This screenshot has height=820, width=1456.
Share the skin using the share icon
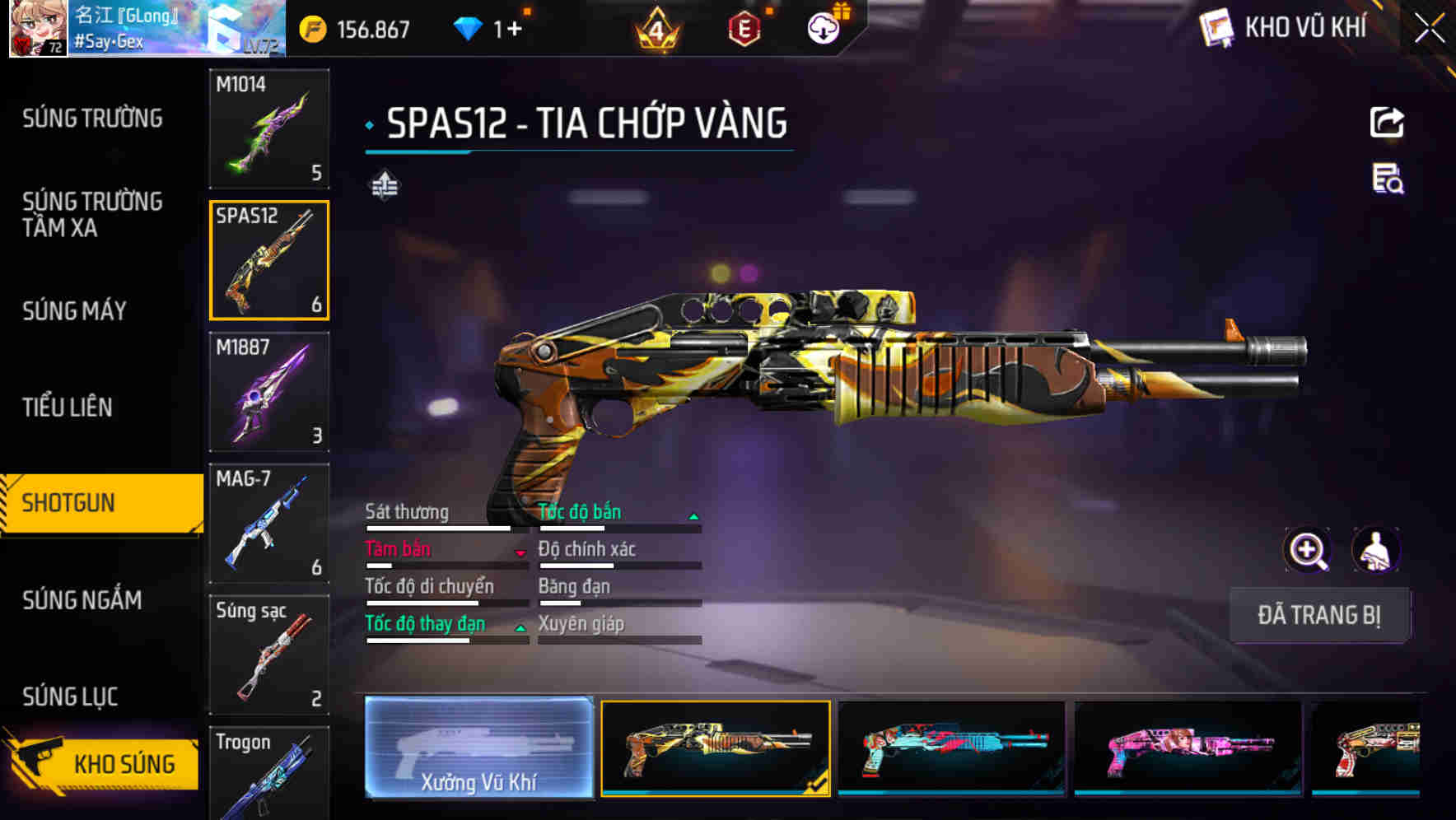(x=1387, y=123)
